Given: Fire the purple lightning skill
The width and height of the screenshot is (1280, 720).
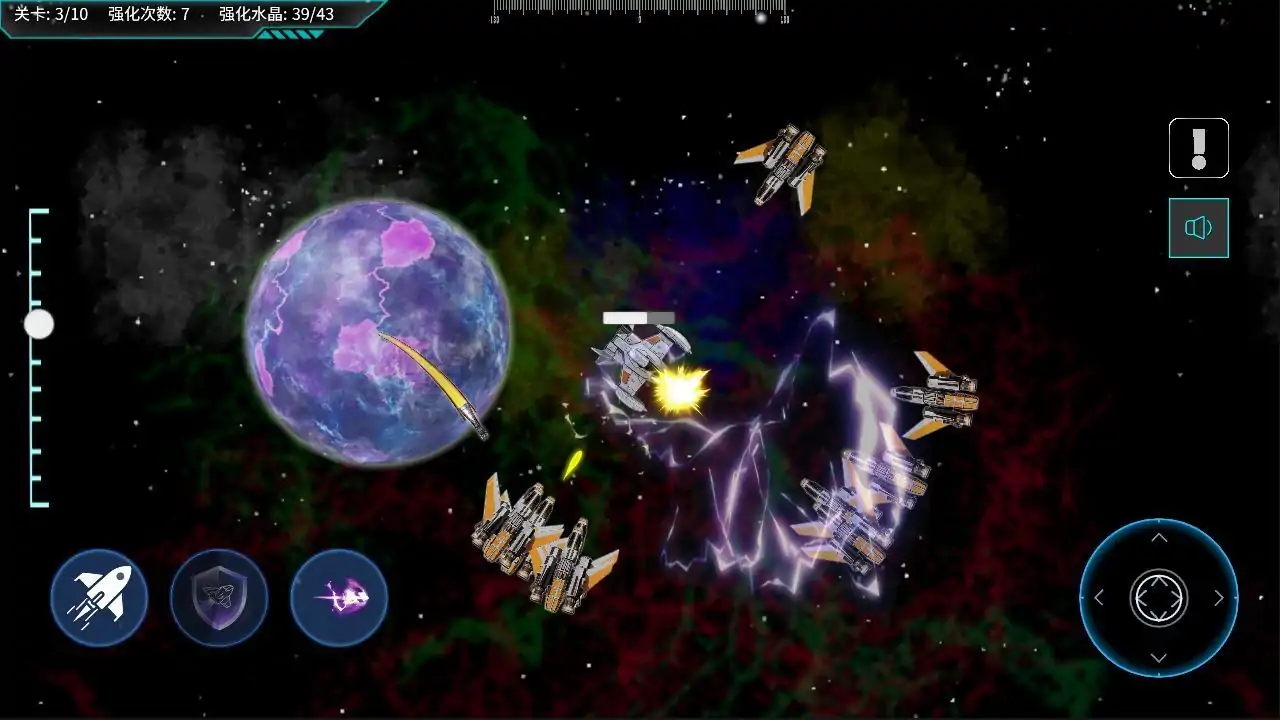Looking at the screenshot, I should click(339, 598).
